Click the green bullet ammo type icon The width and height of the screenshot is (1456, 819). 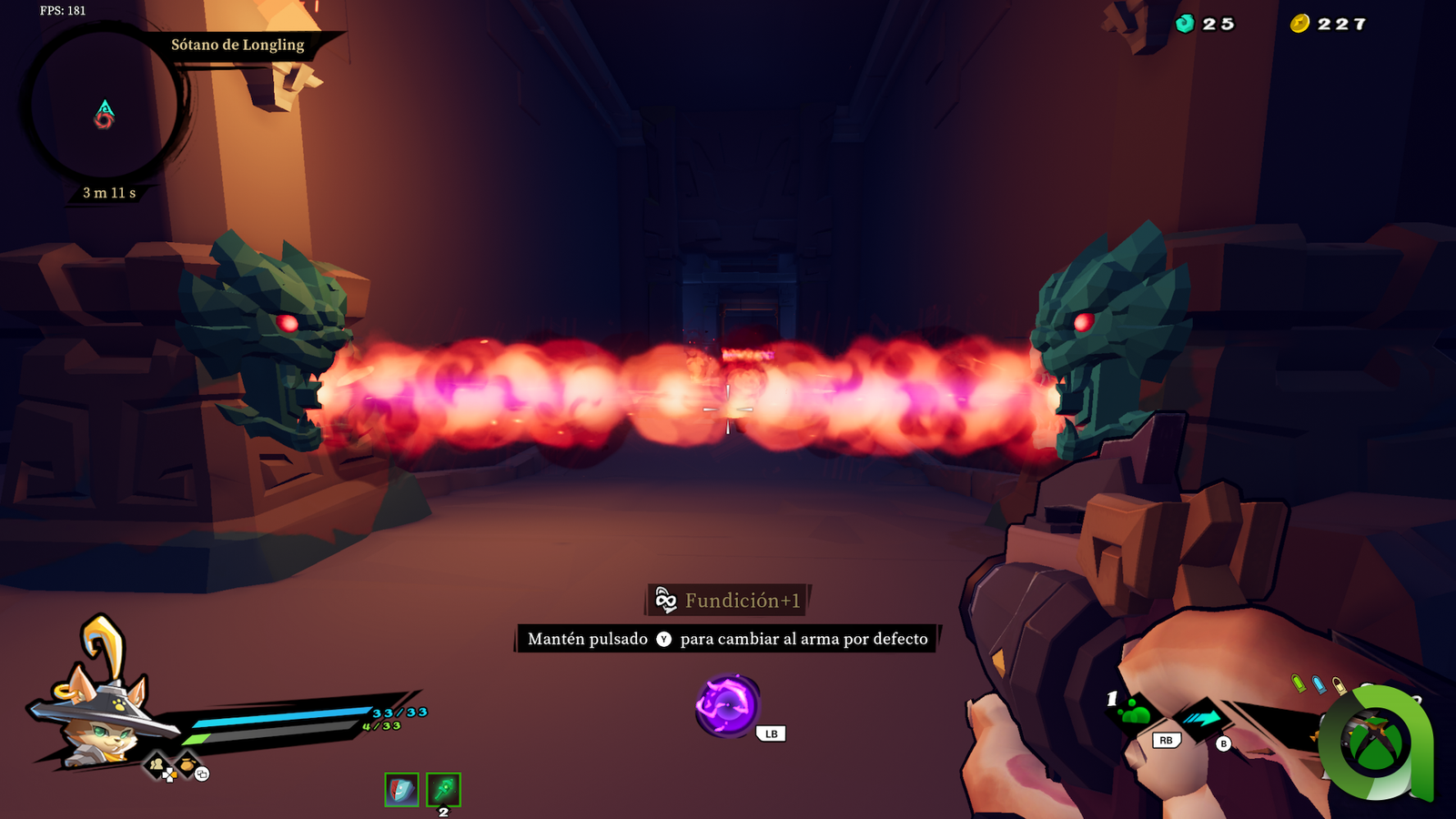(x=1299, y=682)
